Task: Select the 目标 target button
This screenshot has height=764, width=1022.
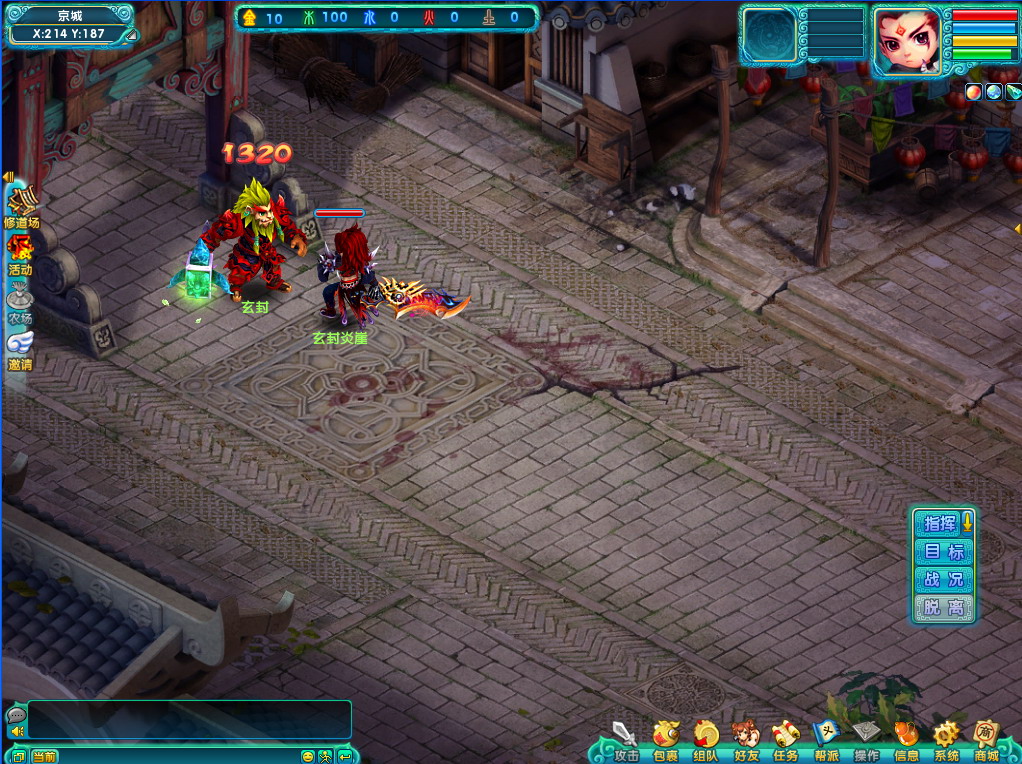Action: (943, 551)
